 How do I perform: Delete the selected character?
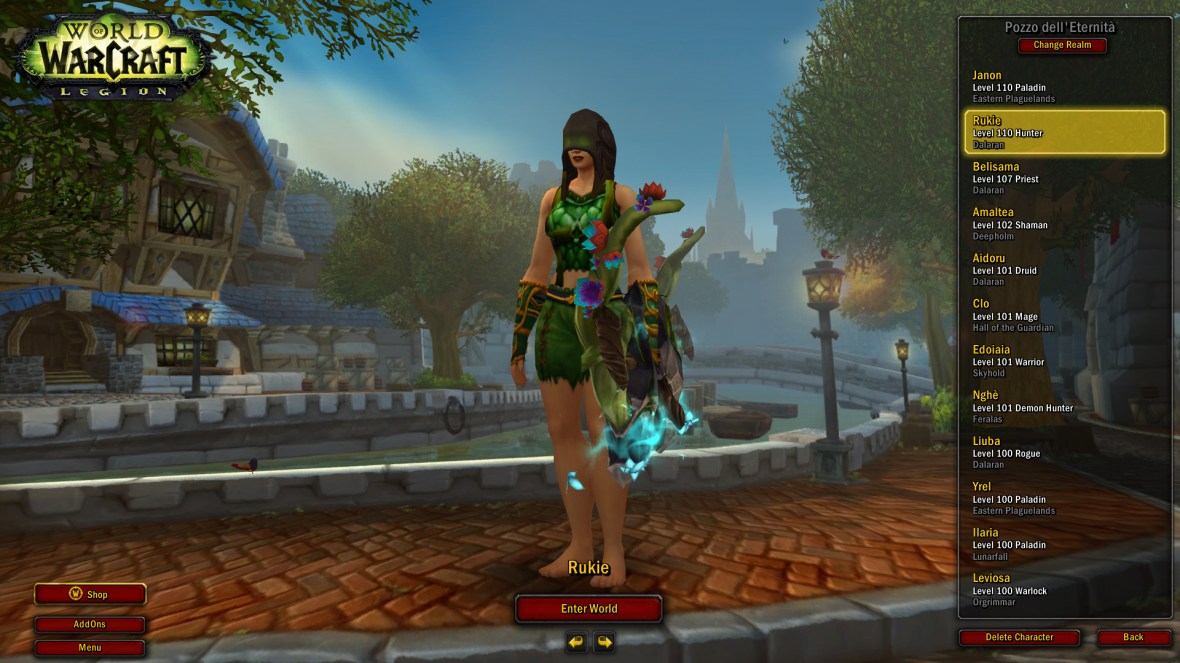click(1019, 637)
